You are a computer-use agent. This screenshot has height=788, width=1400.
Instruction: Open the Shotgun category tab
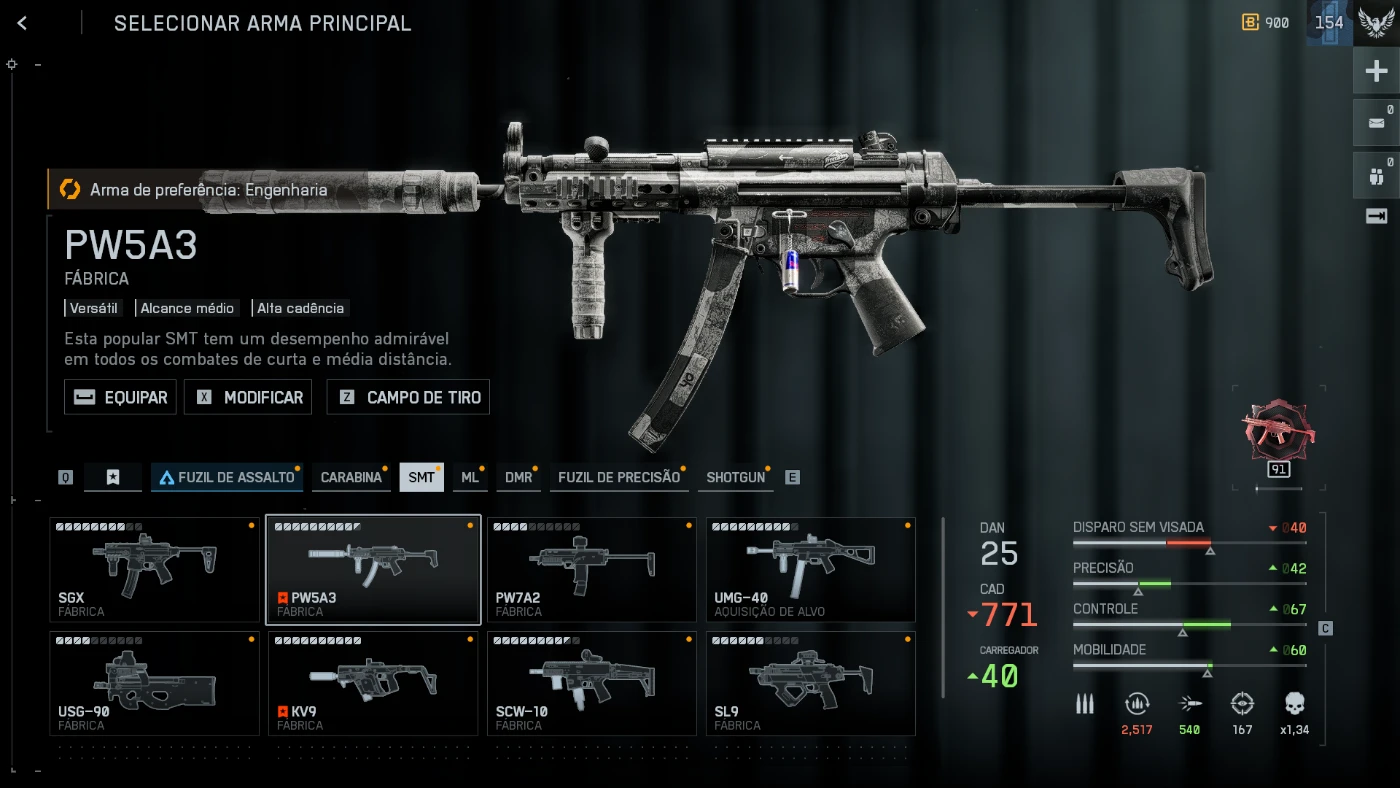click(735, 477)
